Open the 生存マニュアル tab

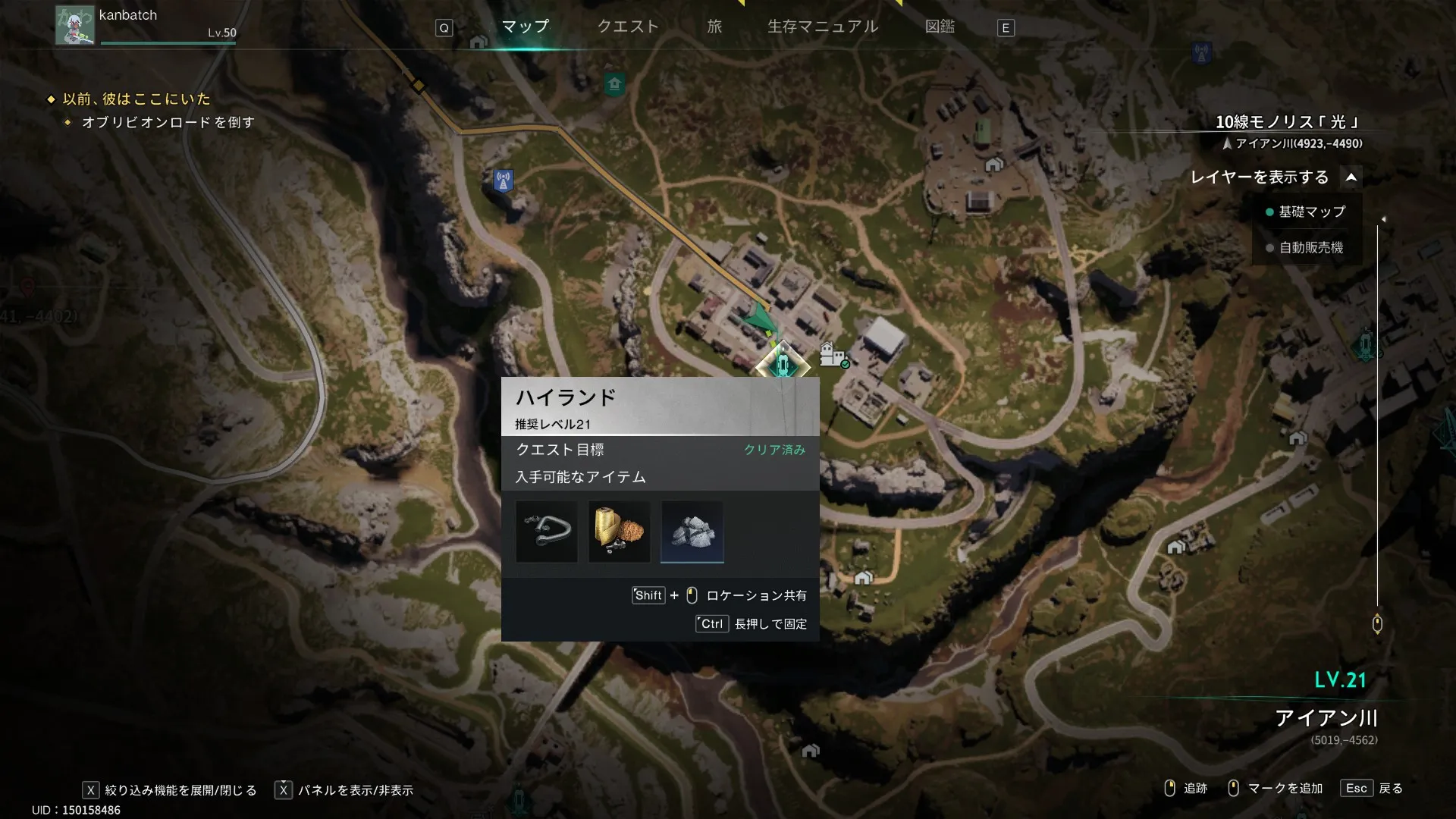point(823,27)
